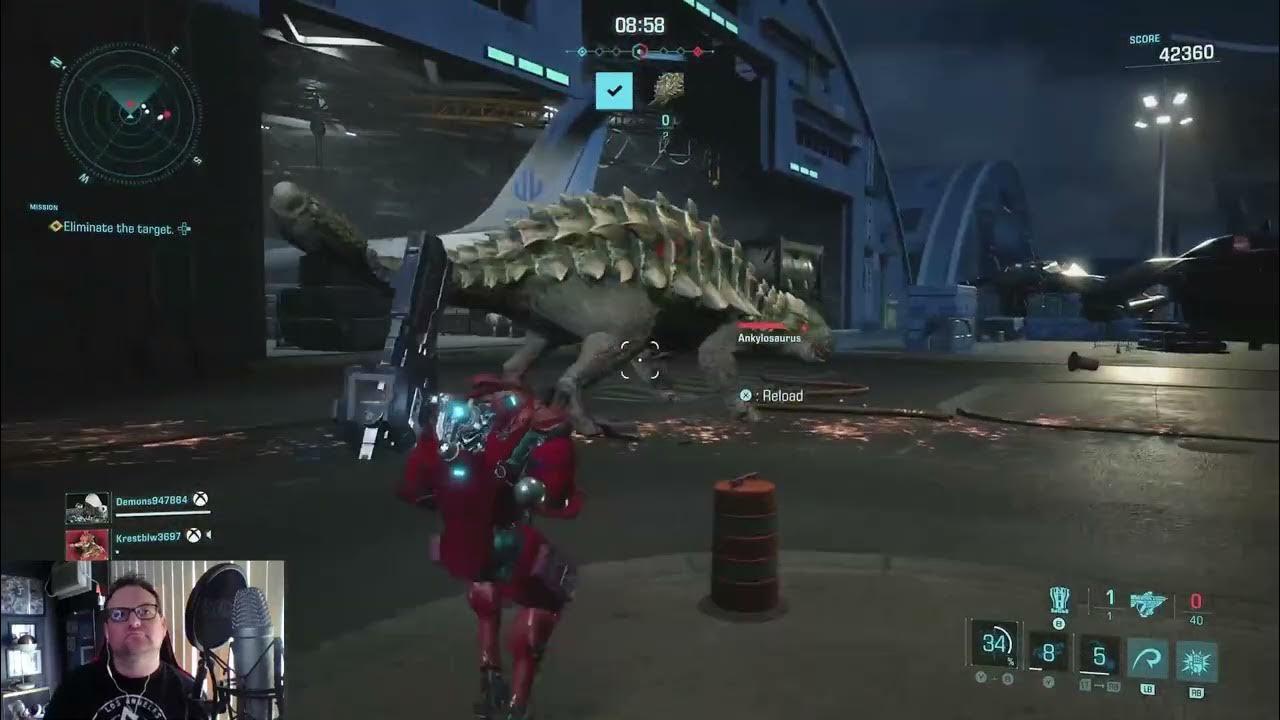
Task: Select the "Eliminate the target" mission objective
Action: 118,228
